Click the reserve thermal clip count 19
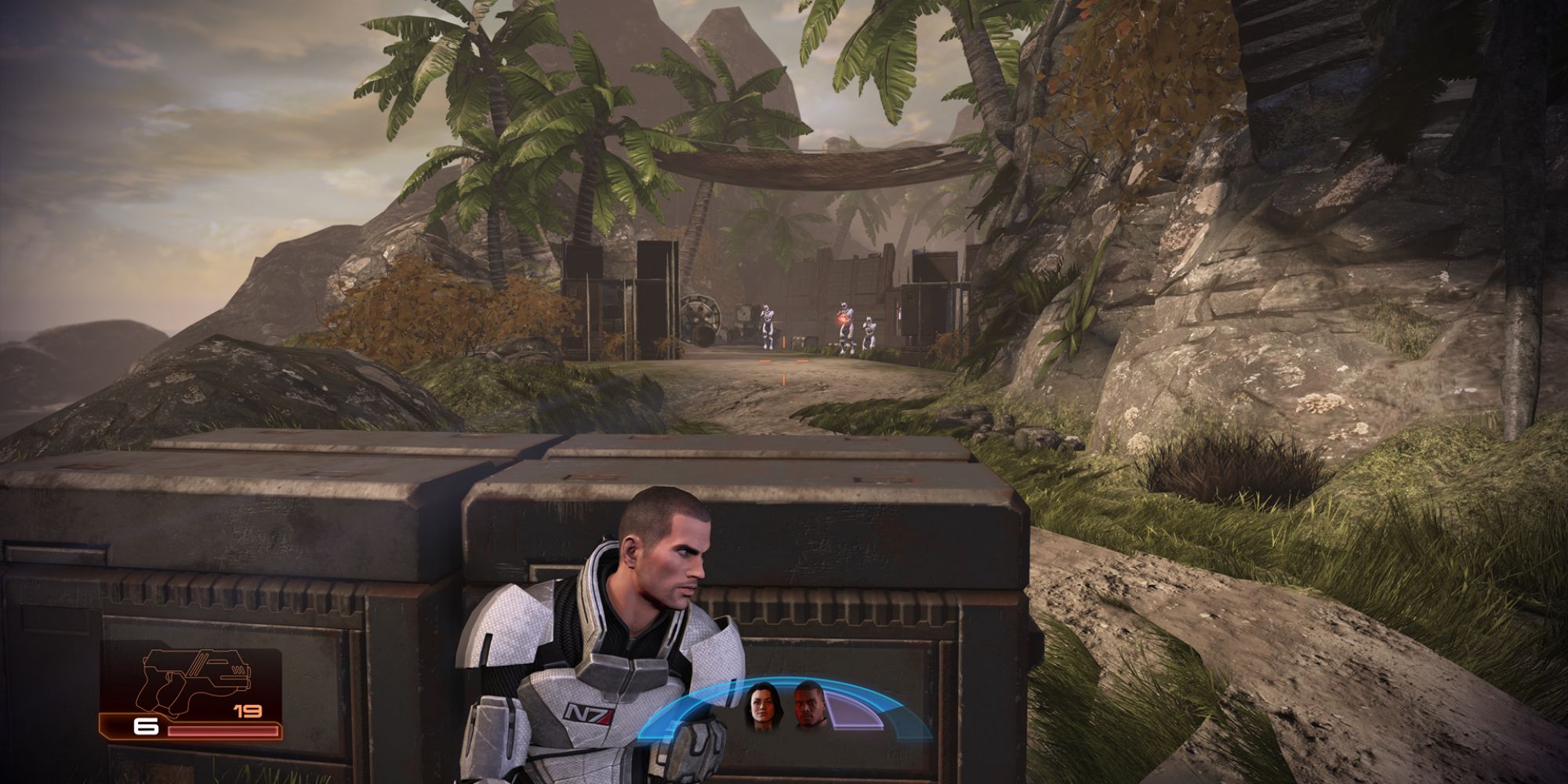This screenshot has width=1568, height=784. (x=249, y=710)
